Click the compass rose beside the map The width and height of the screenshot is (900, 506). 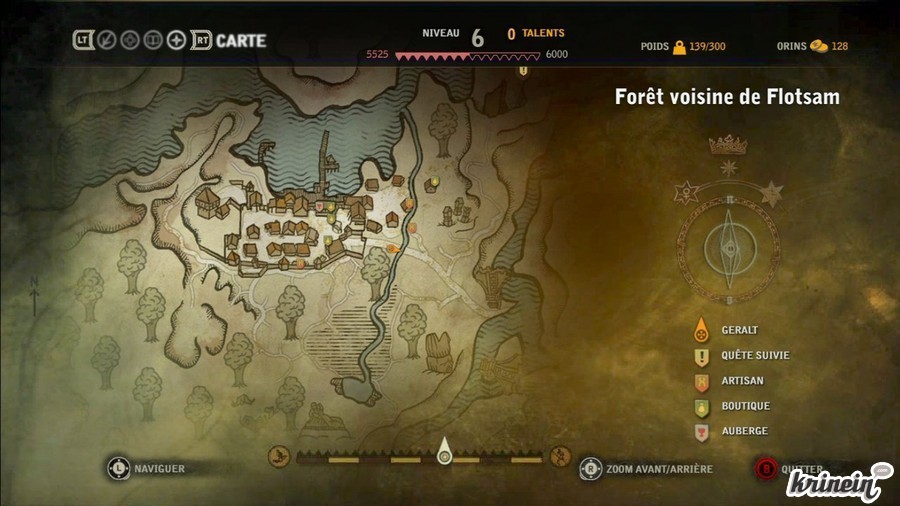[731, 244]
